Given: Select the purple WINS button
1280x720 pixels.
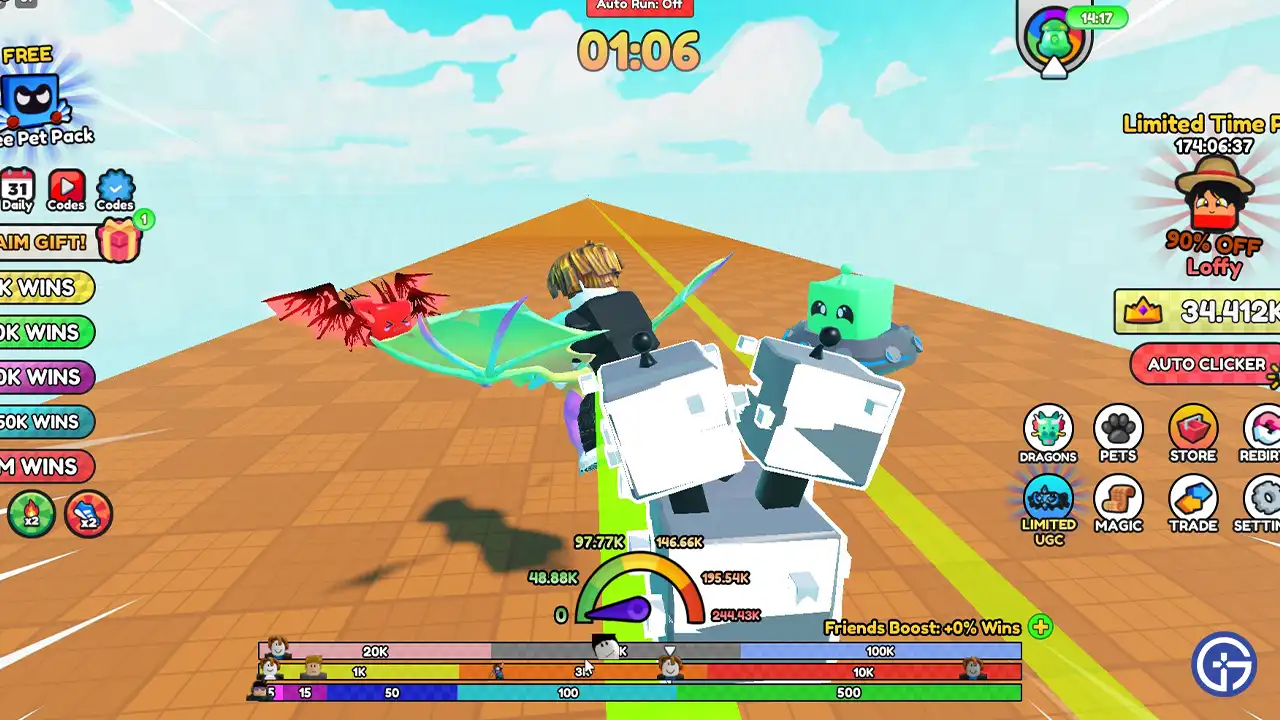Looking at the screenshot, I should click(x=45, y=377).
